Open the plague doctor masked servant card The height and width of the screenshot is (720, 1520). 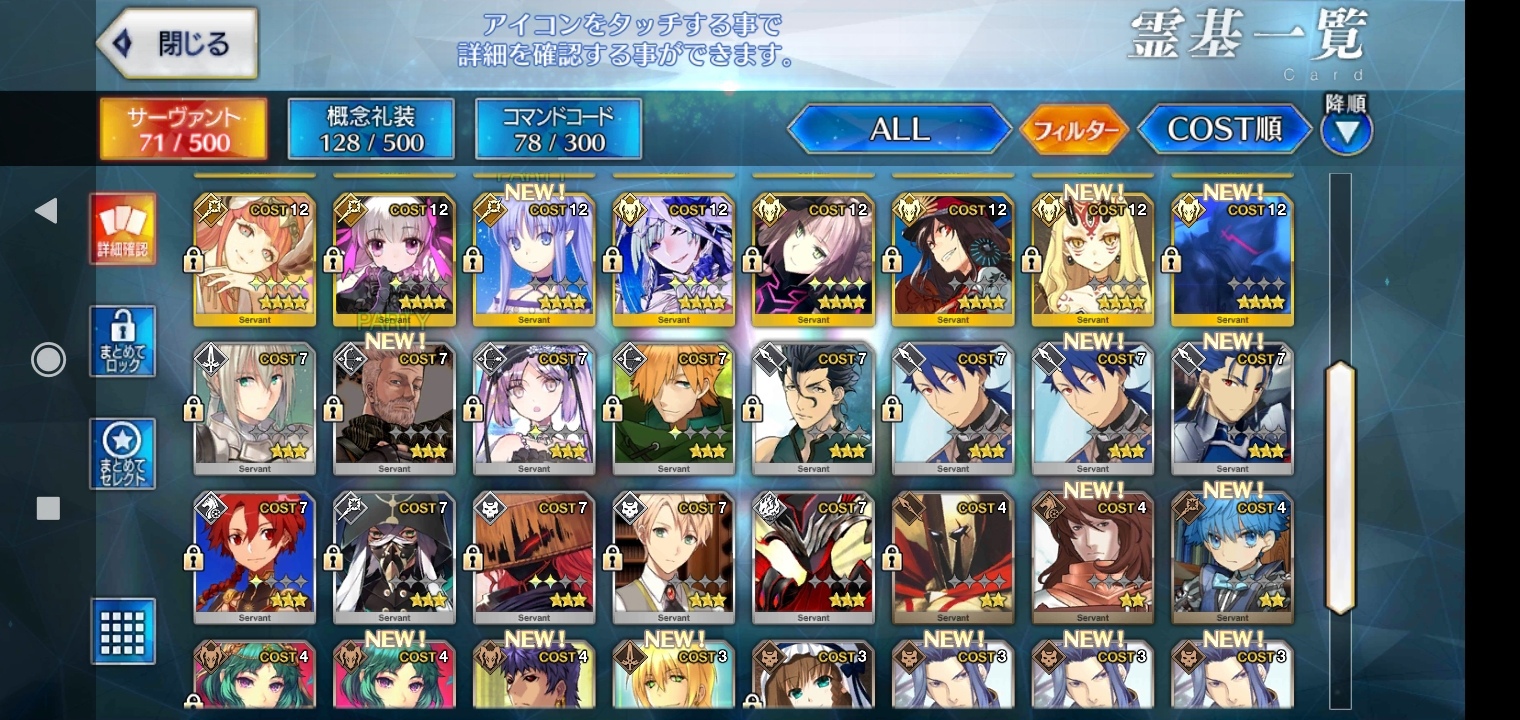(x=394, y=557)
